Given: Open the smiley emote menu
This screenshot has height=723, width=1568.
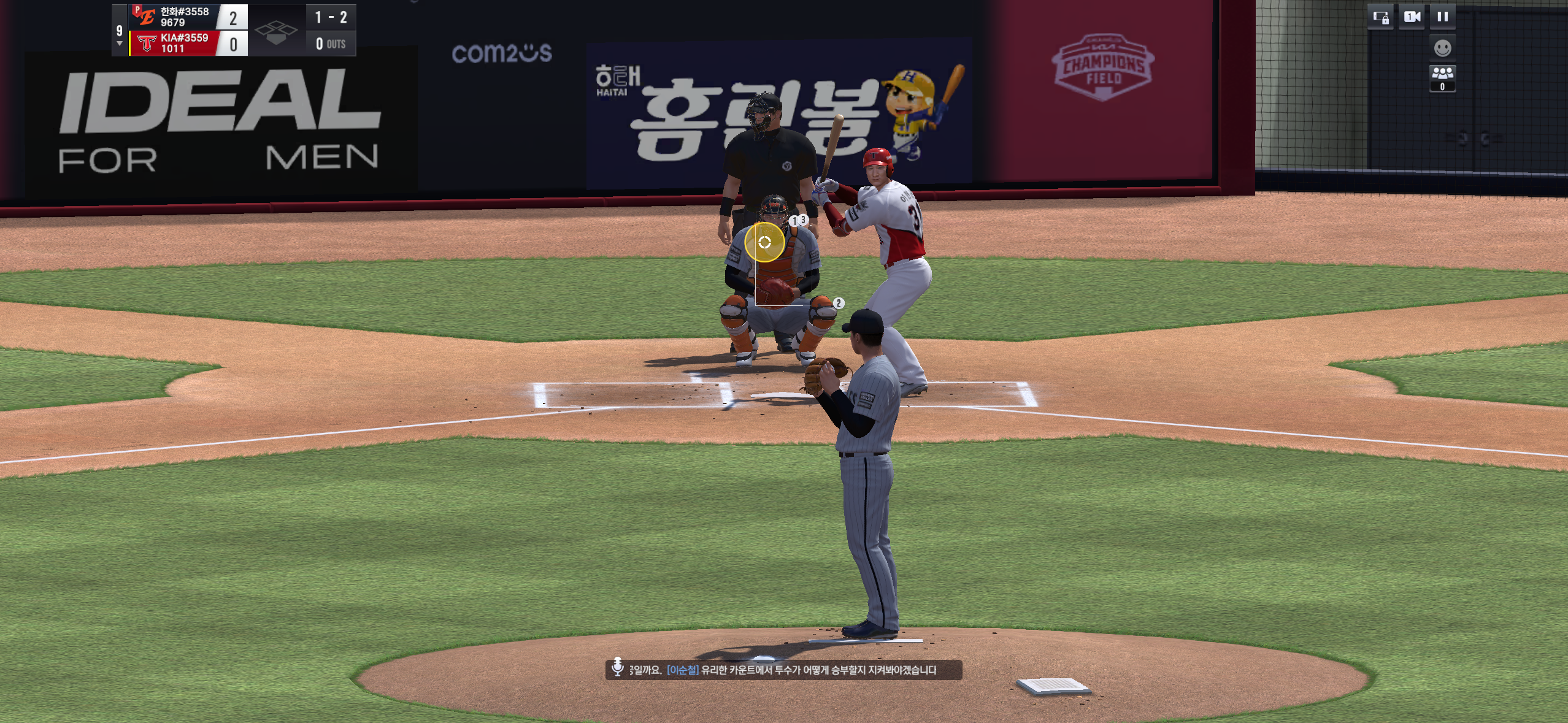Looking at the screenshot, I should click(x=1442, y=47).
